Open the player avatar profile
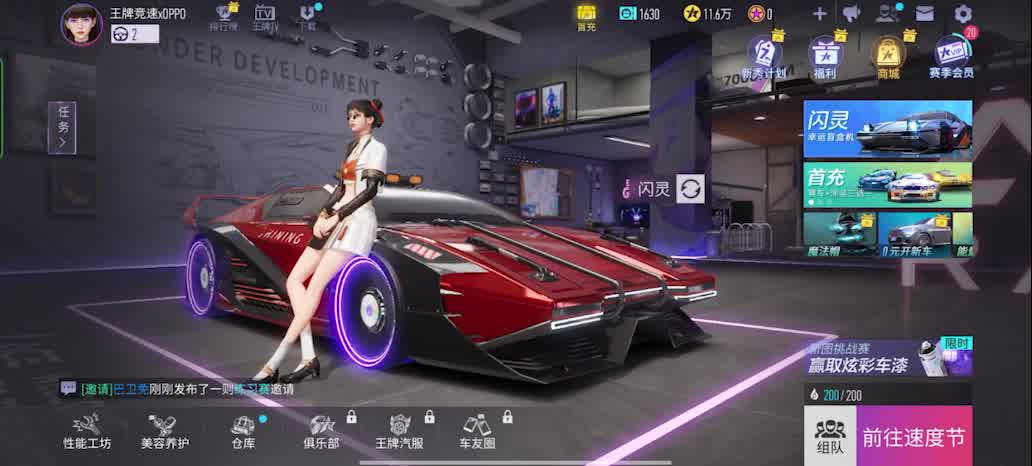Viewport: 1032px width, 466px height. pyautogui.click(x=82, y=24)
